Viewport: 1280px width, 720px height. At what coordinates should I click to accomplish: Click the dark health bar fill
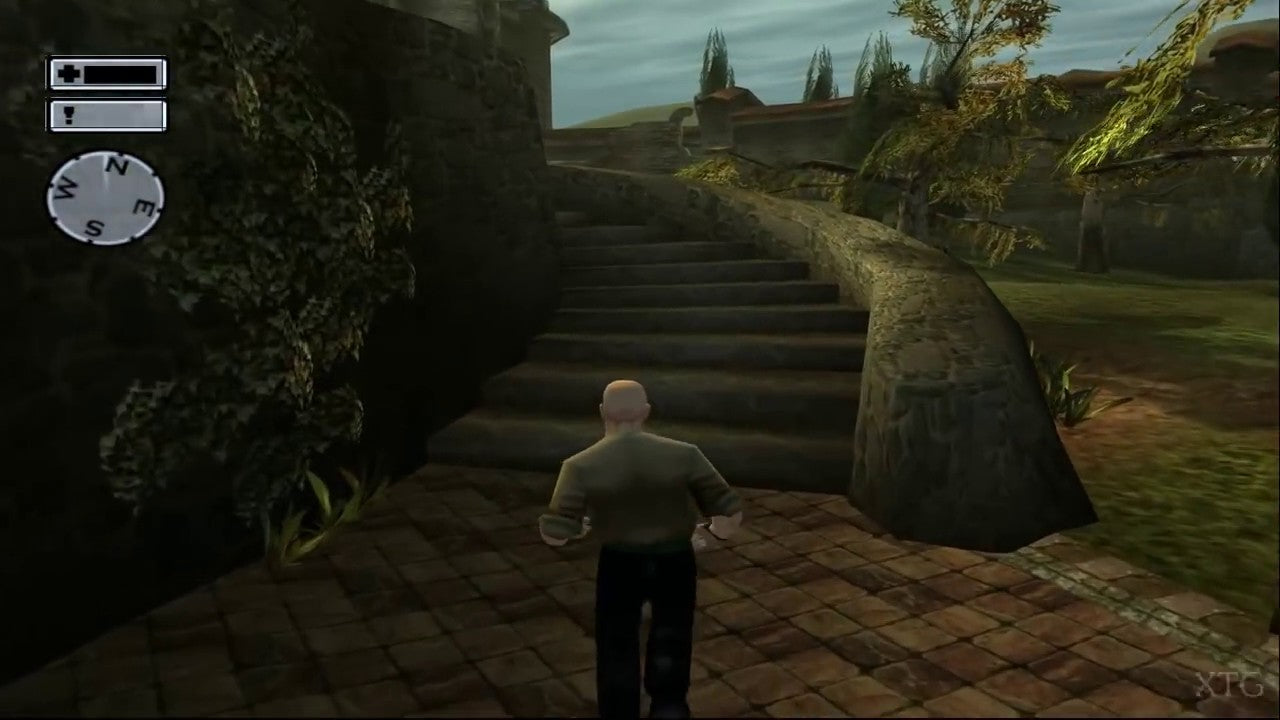(122, 74)
